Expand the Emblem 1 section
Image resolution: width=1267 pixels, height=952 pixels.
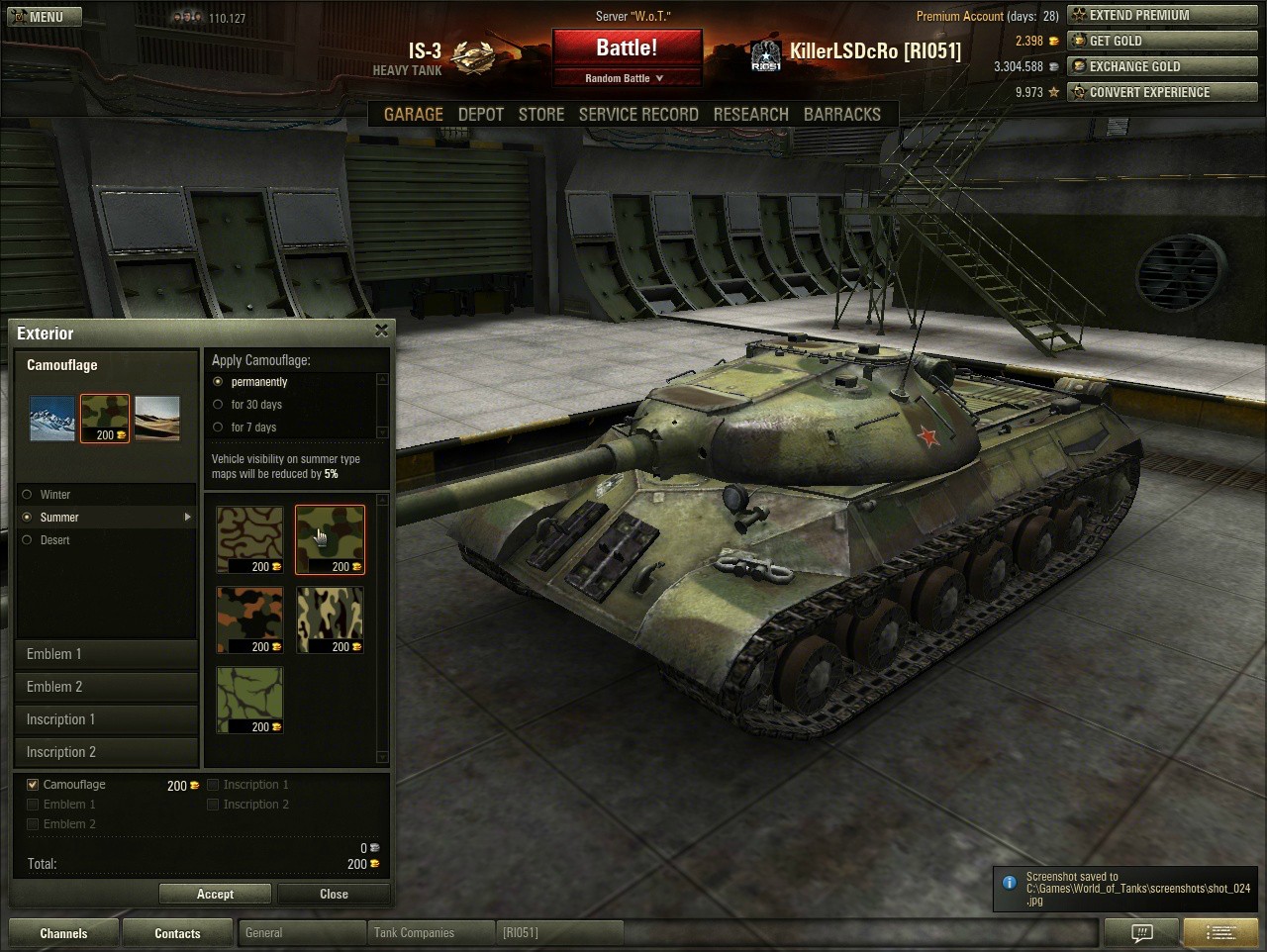pyautogui.click(x=107, y=654)
